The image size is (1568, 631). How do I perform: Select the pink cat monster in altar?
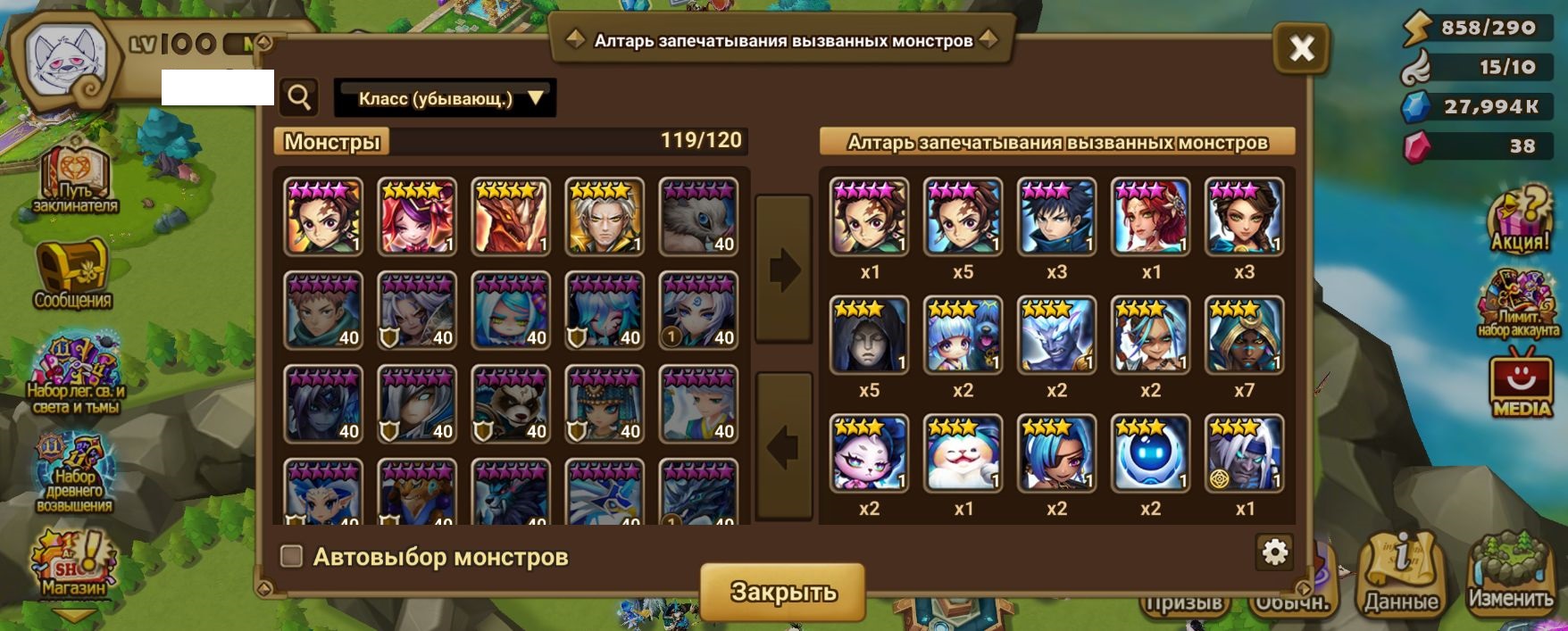869,453
